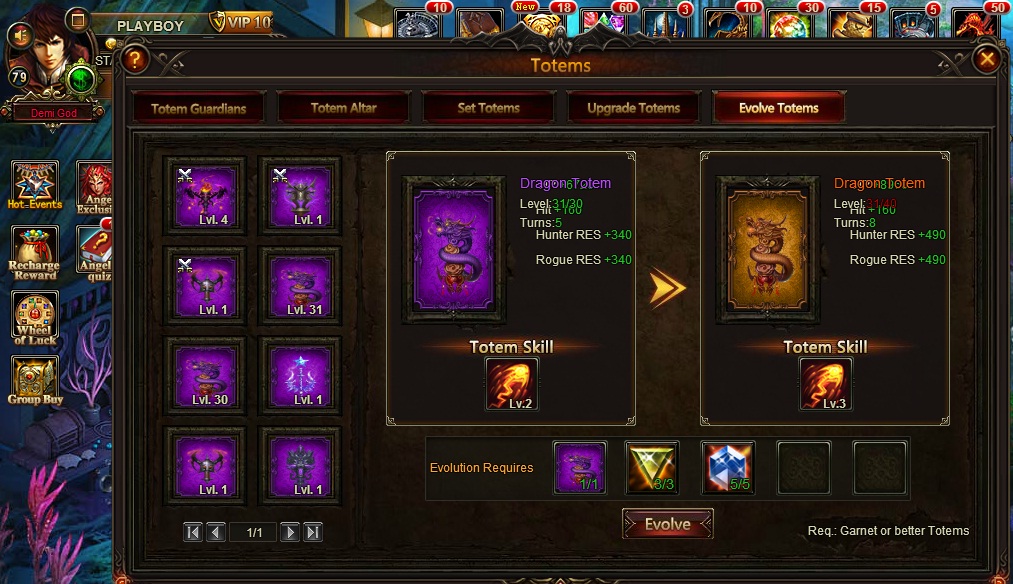Click the VIP 10 badge
The width and height of the screenshot is (1013, 584).
(241, 22)
